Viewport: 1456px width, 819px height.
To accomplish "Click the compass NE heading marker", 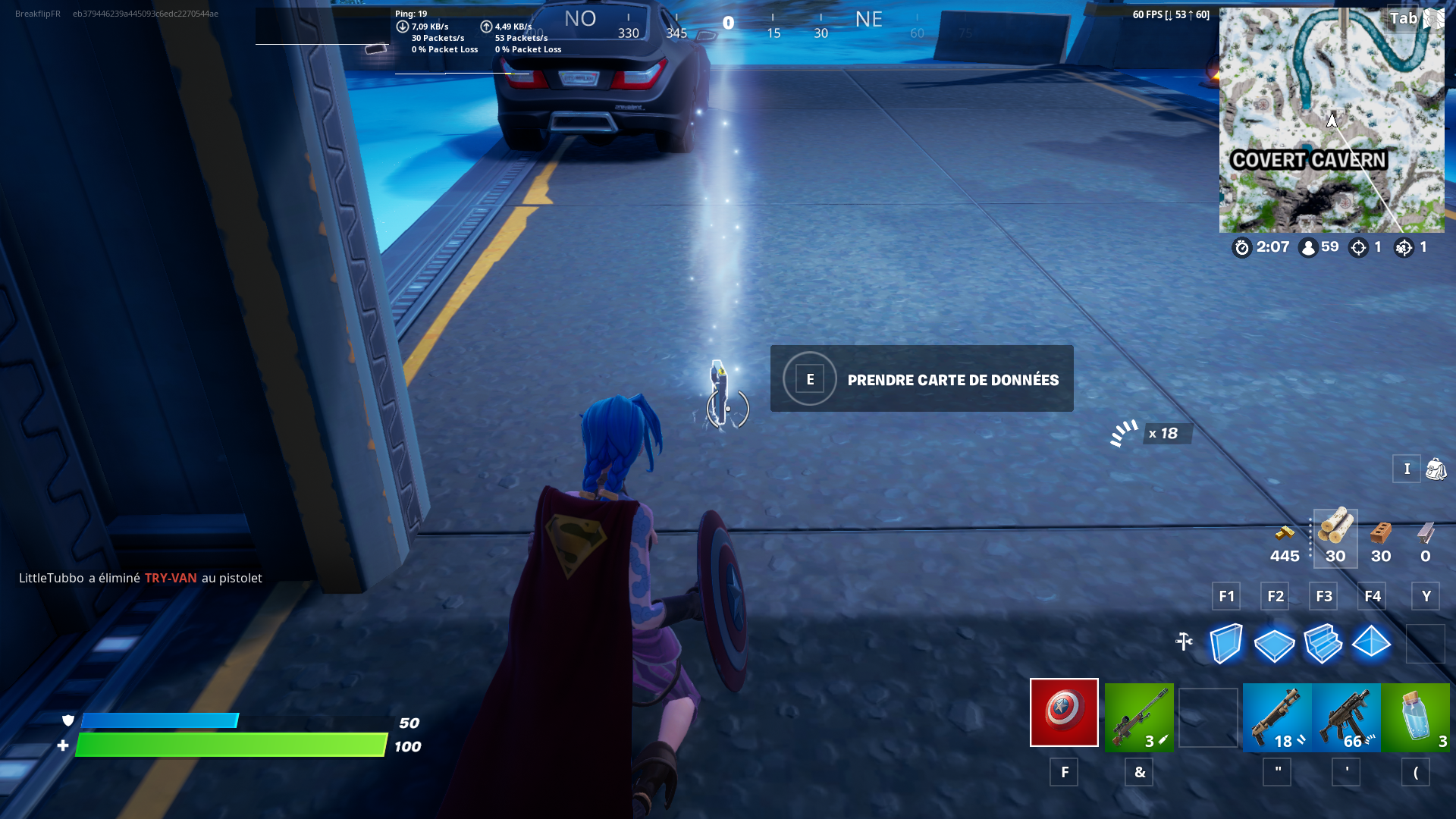I will click(867, 20).
